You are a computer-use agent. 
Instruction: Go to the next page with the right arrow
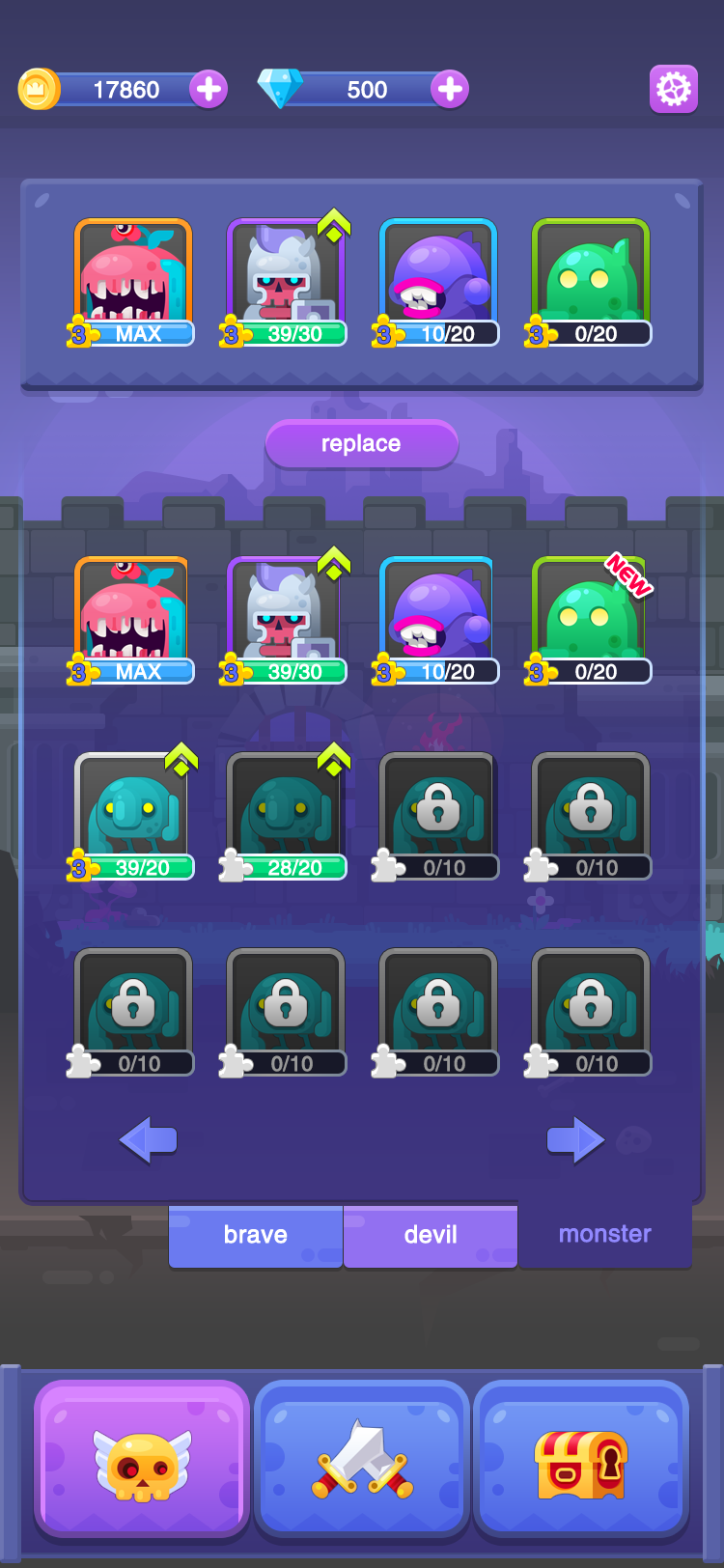pyautogui.click(x=575, y=1140)
